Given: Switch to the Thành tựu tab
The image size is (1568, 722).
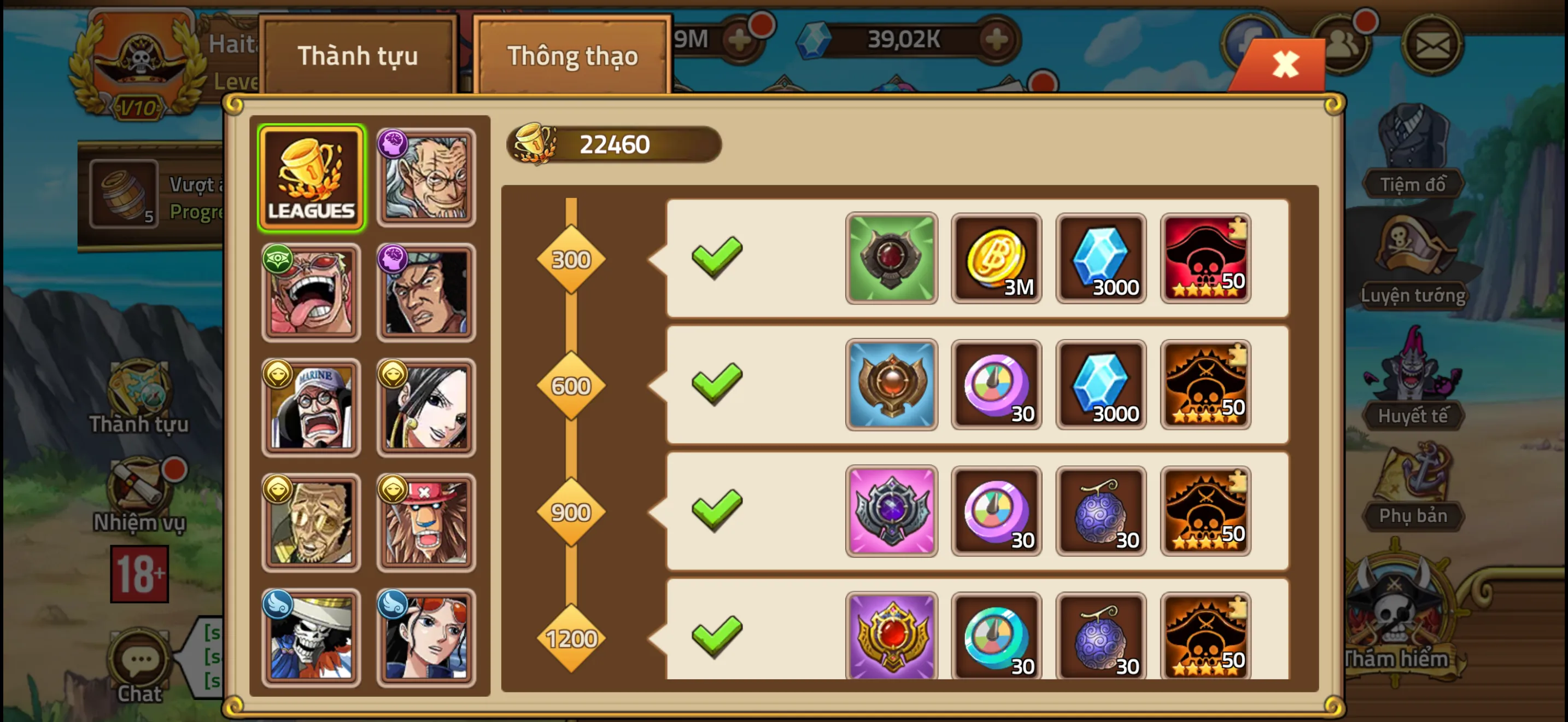Looking at the screenshot, I should click(358, 56).
